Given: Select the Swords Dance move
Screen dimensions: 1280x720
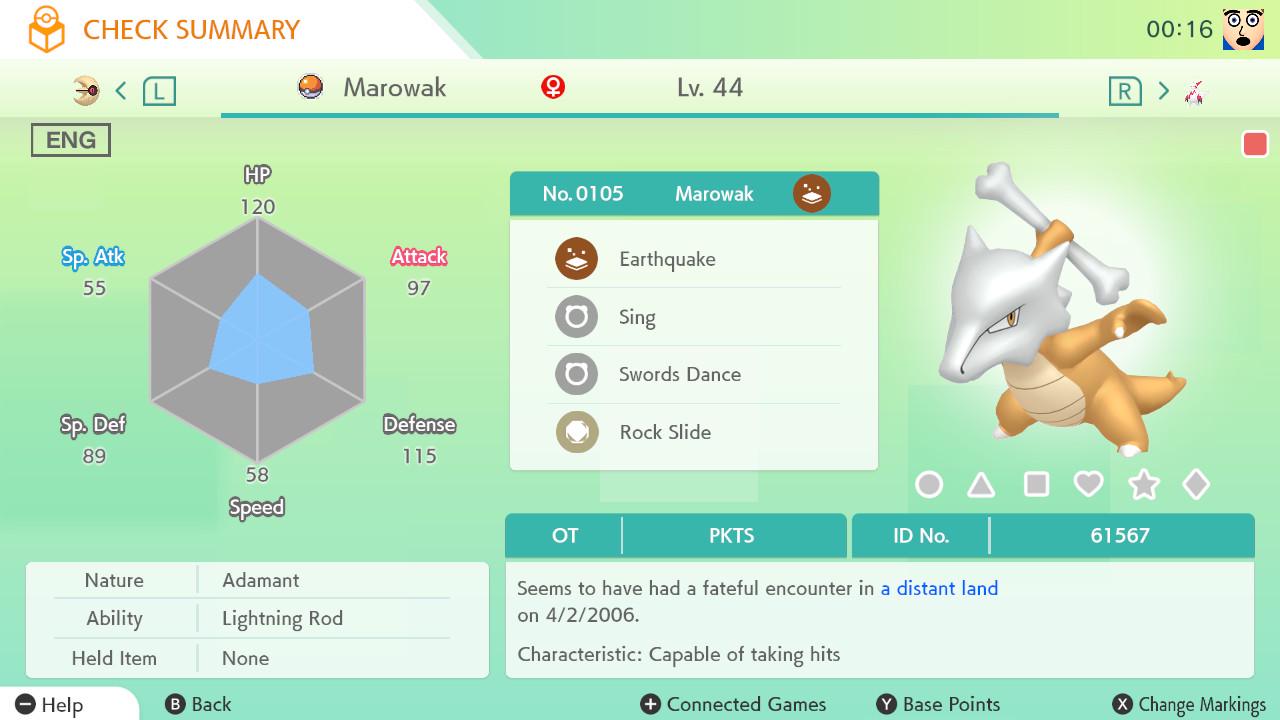Looking at the screenshot, I should (693, 375).
